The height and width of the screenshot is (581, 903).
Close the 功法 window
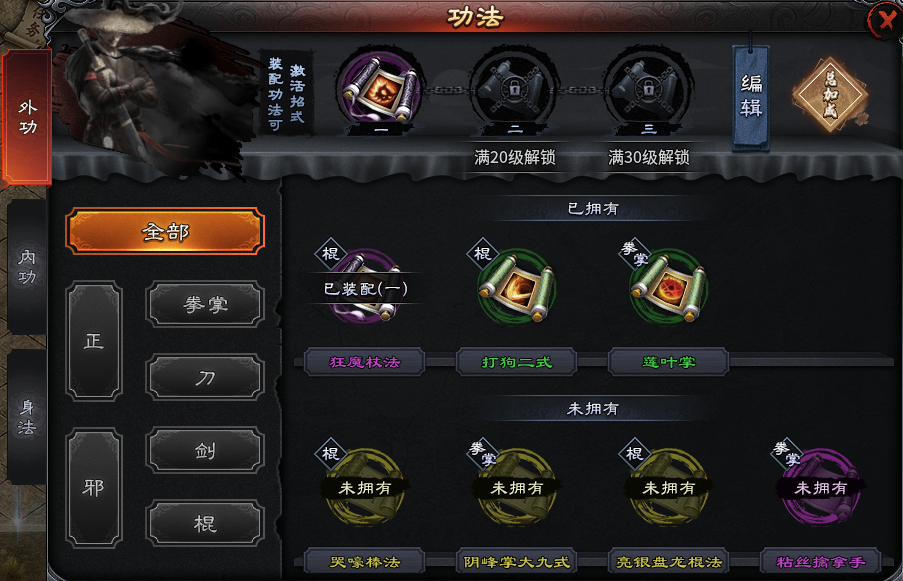tap(883, 19)
